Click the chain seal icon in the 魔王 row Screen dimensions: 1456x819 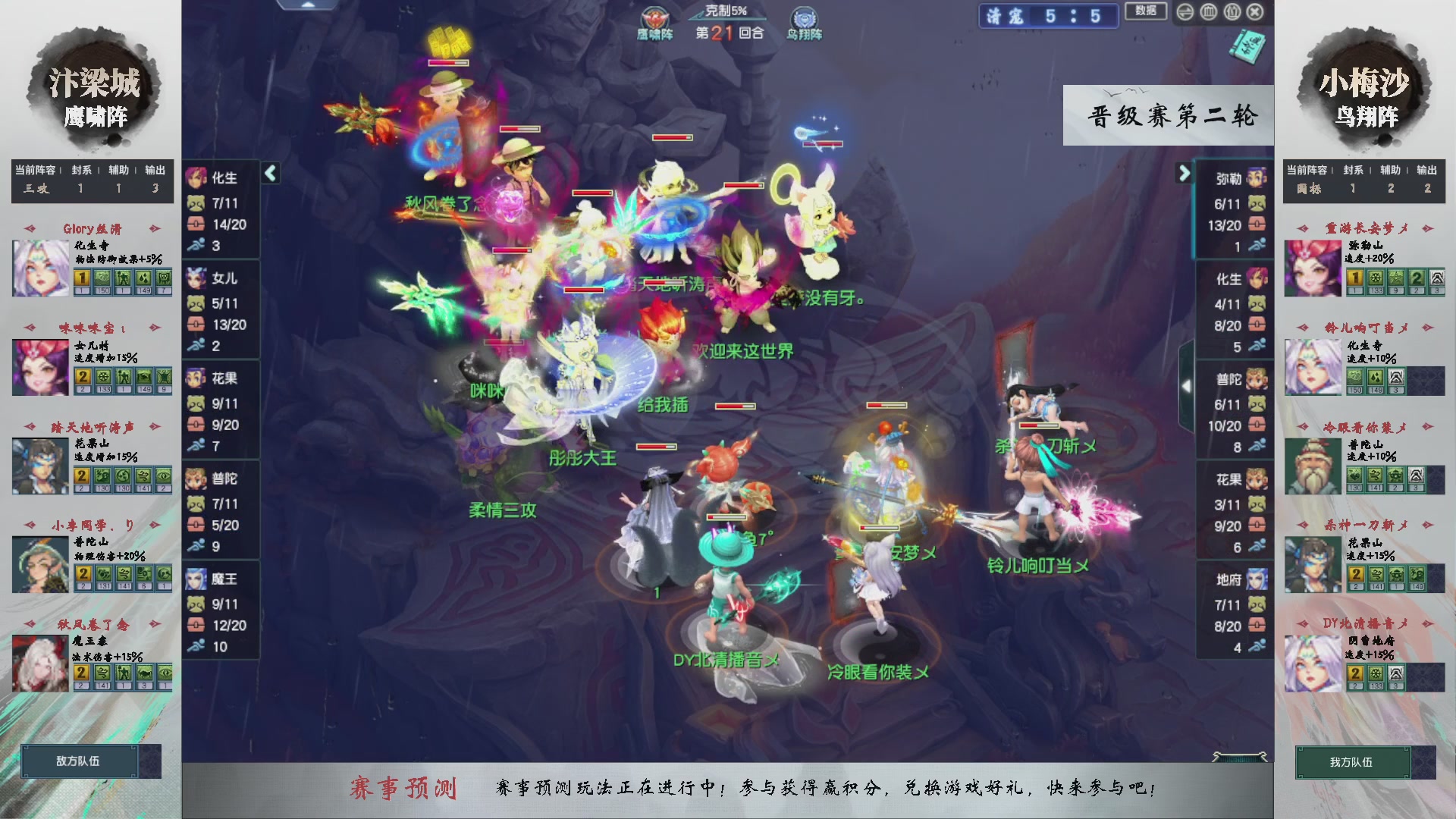(198, 626)
